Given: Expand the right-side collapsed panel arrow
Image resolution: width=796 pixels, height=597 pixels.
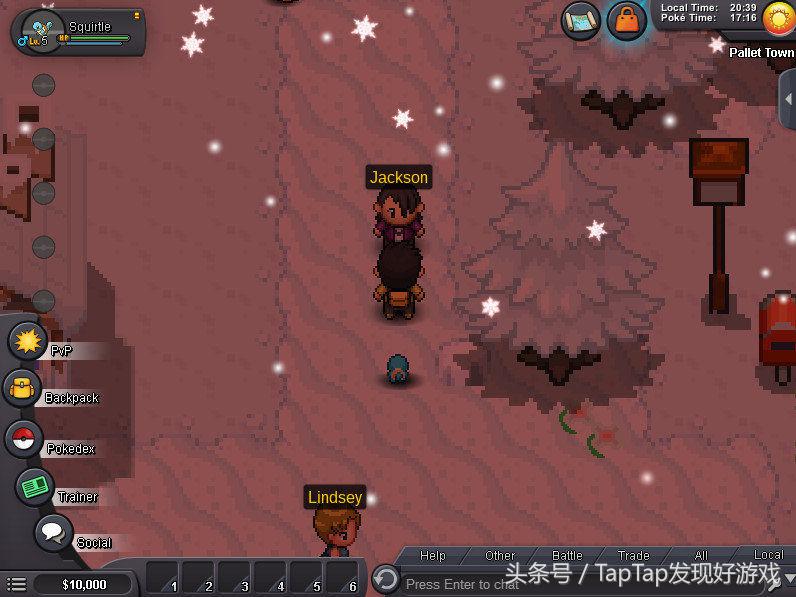Looking at the screenshot, I should 787,98.
